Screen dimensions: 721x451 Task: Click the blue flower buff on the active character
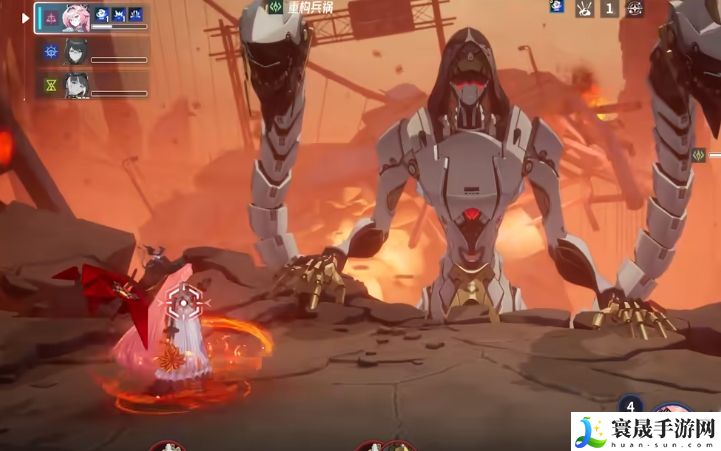tap(101, 14)
